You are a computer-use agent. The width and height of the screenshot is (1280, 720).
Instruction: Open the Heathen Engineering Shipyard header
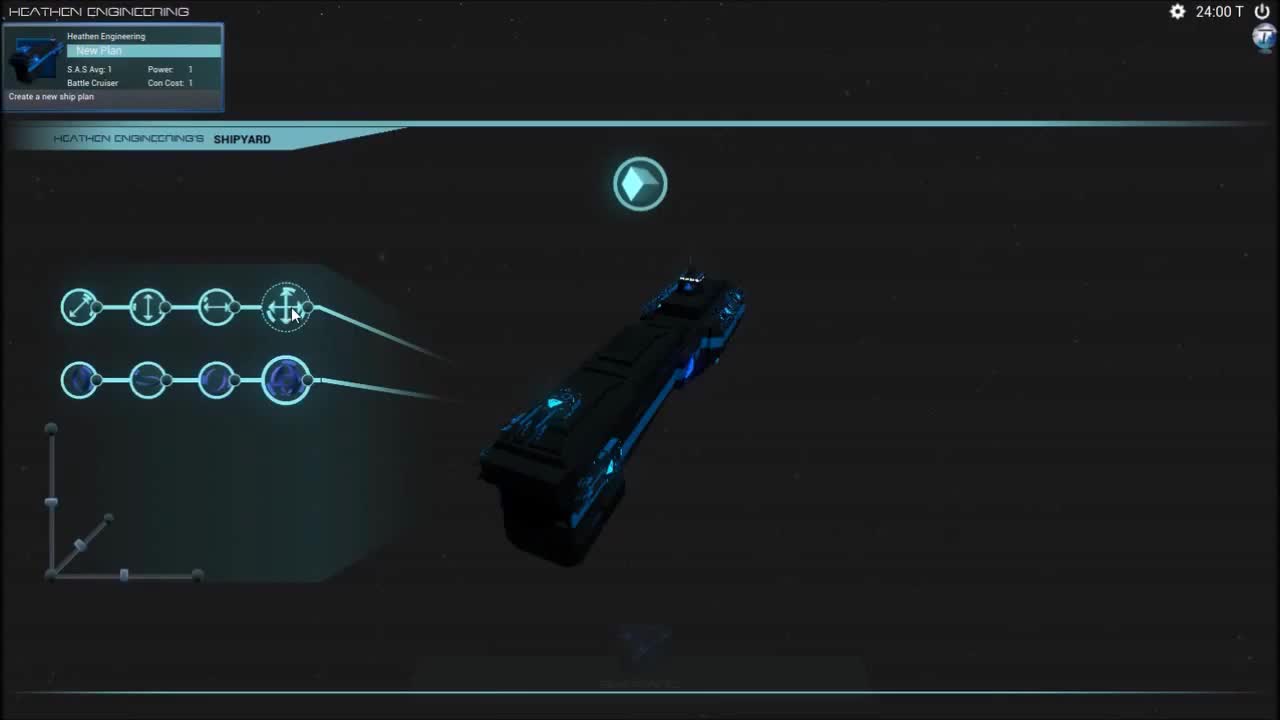[163, 139]
